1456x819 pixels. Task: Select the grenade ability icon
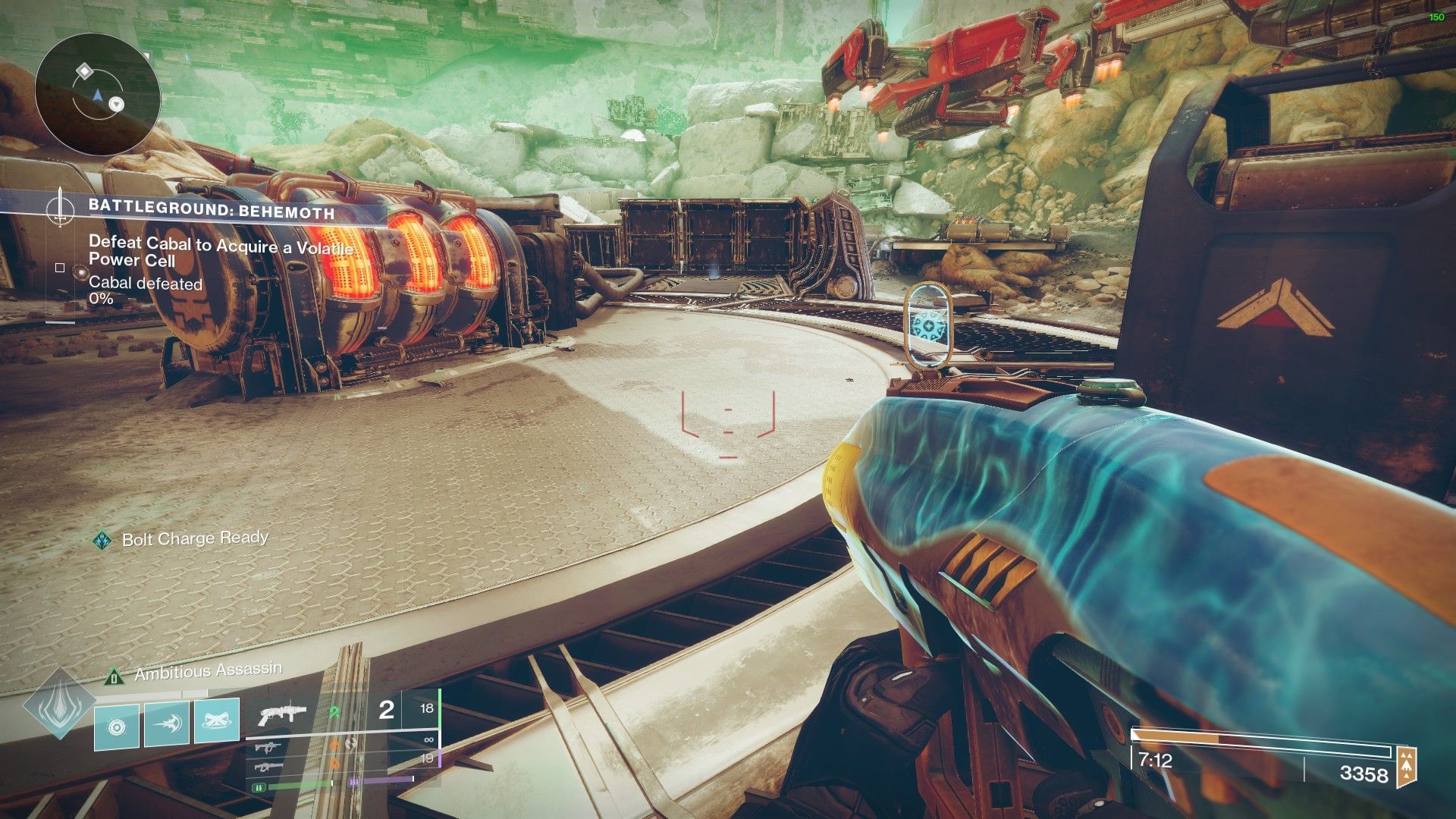point(117,726)
